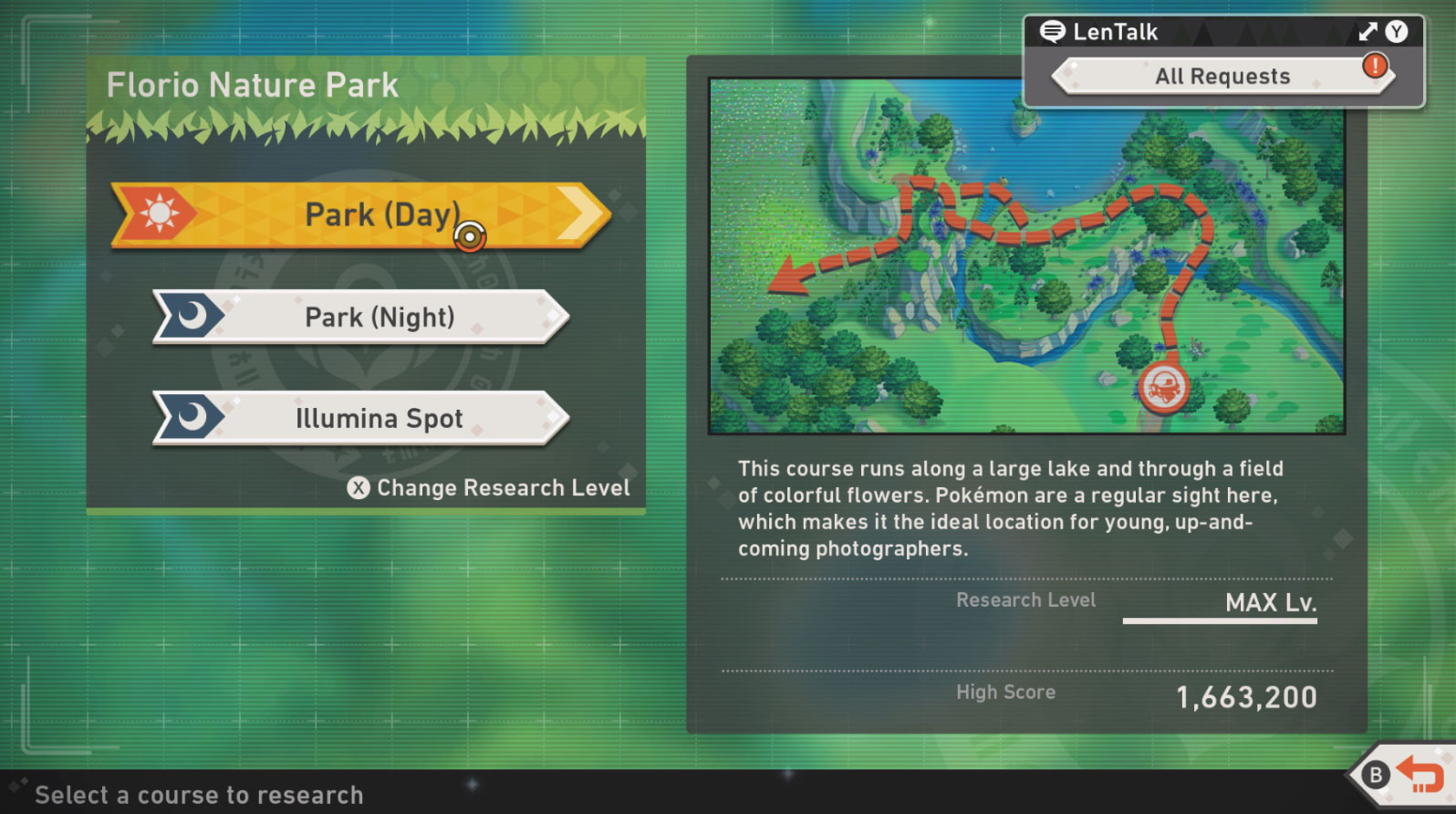This screenshot has height=814, width=1456.
Task: Go back with the orange return arrow
Action: [x=1419, y=776]
